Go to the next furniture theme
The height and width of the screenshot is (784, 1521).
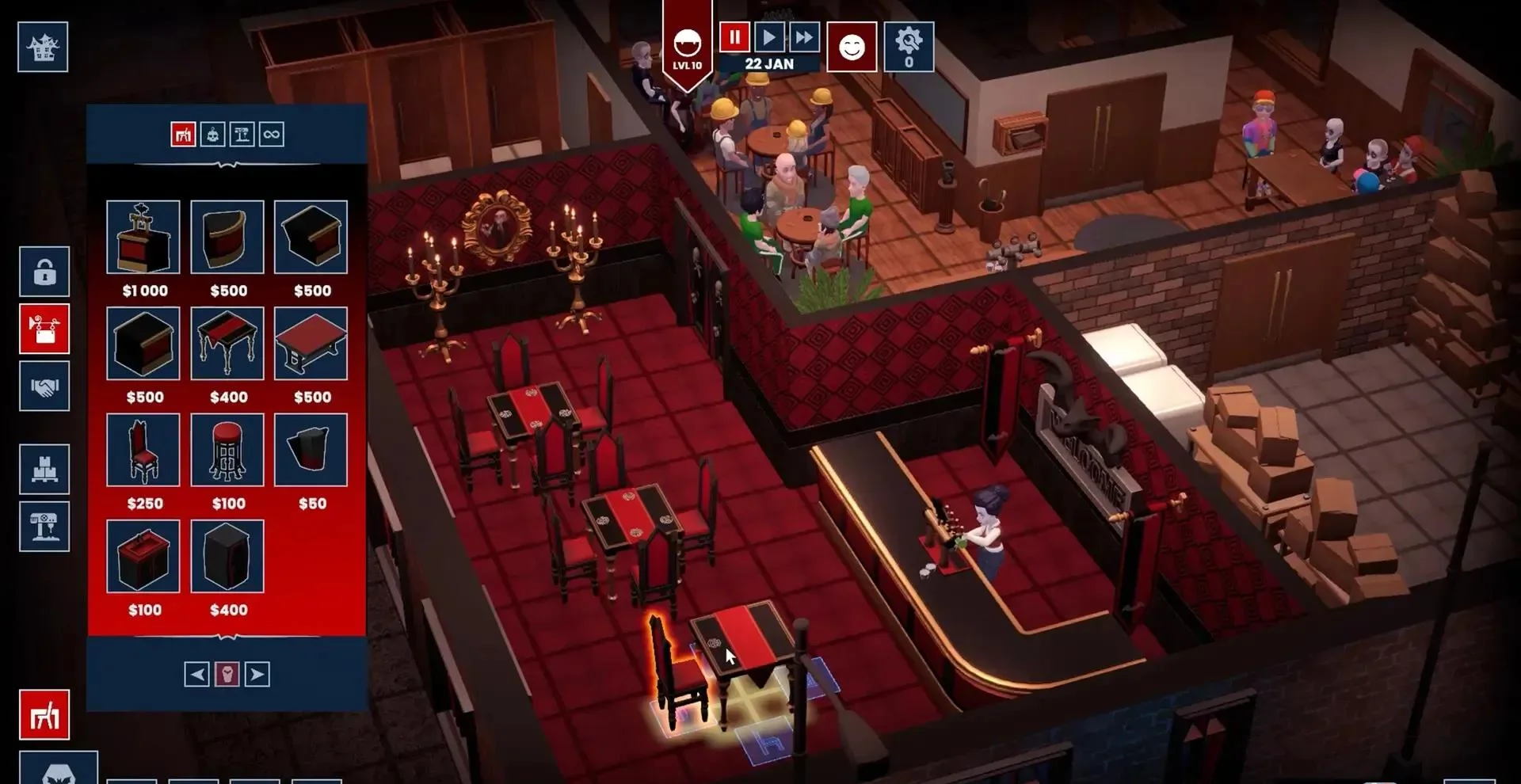257,675
